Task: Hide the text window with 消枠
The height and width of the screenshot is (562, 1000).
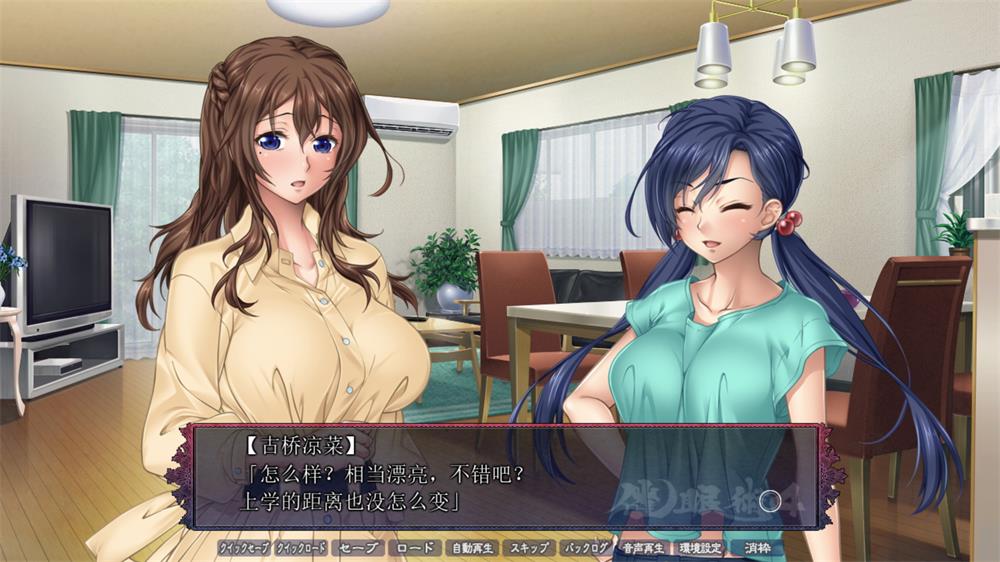Action: point(757,548)
